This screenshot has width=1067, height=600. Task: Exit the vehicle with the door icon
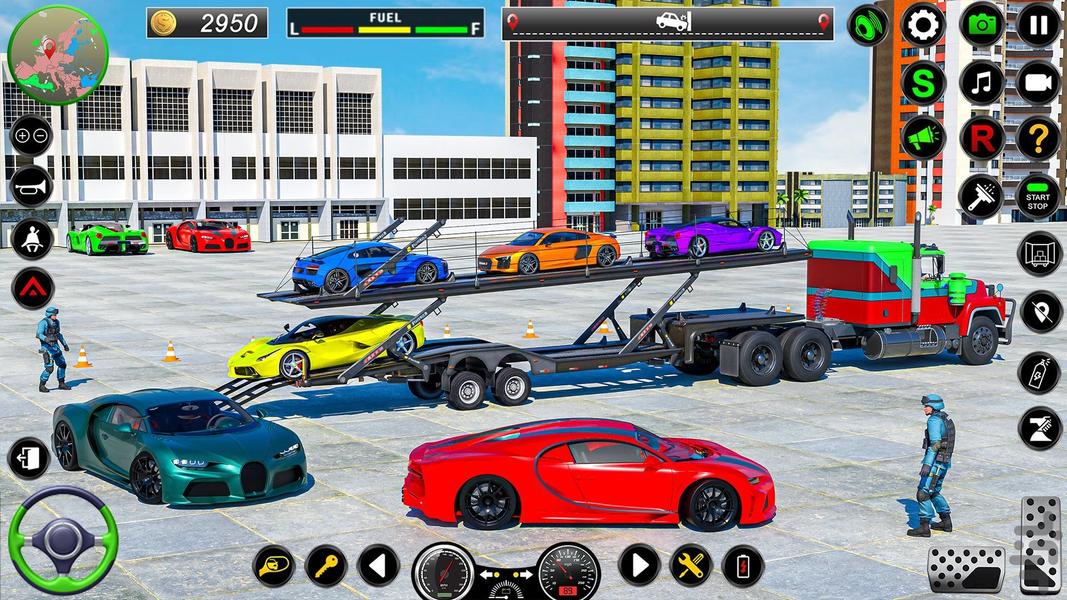pyautogui.click(x=28, y=459)
